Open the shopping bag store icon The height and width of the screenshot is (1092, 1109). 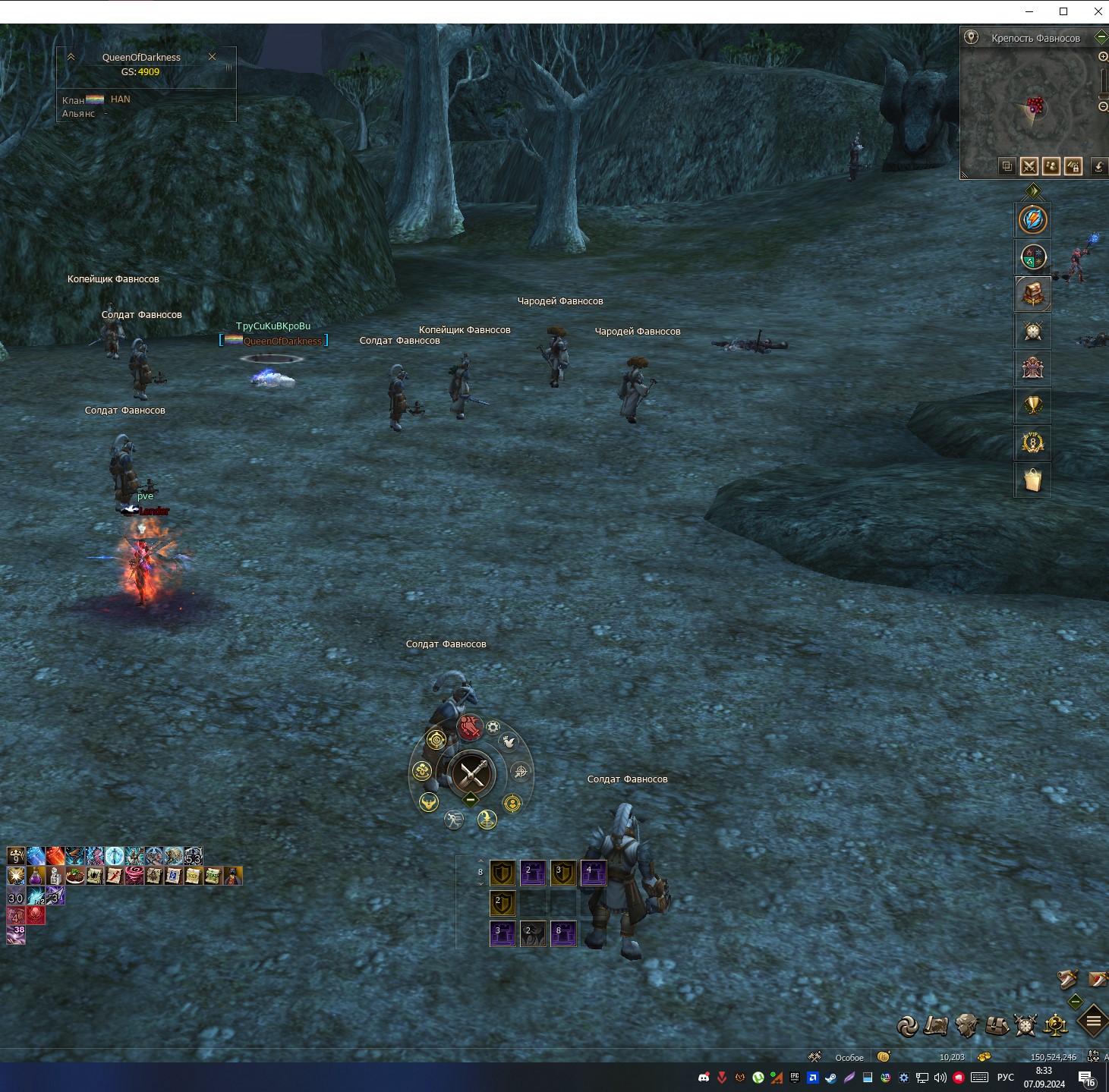coord(1032,480)
